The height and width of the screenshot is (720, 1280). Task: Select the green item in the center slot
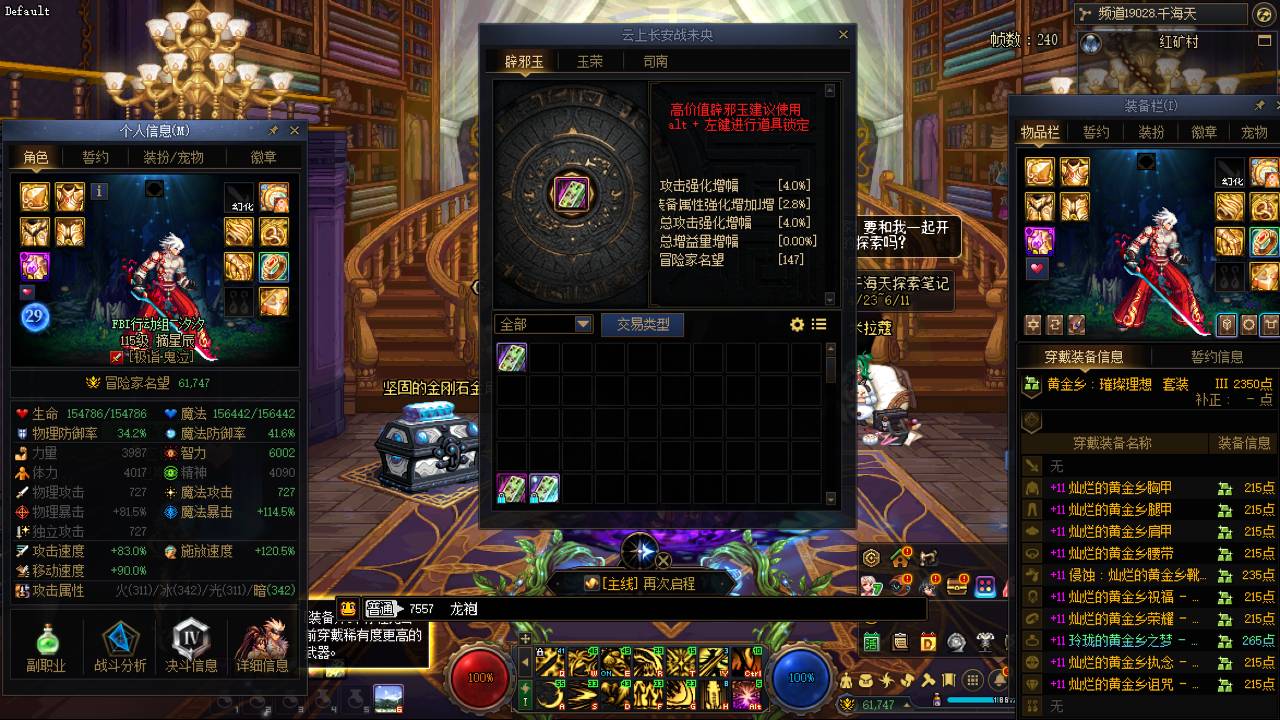pos(572,192)
